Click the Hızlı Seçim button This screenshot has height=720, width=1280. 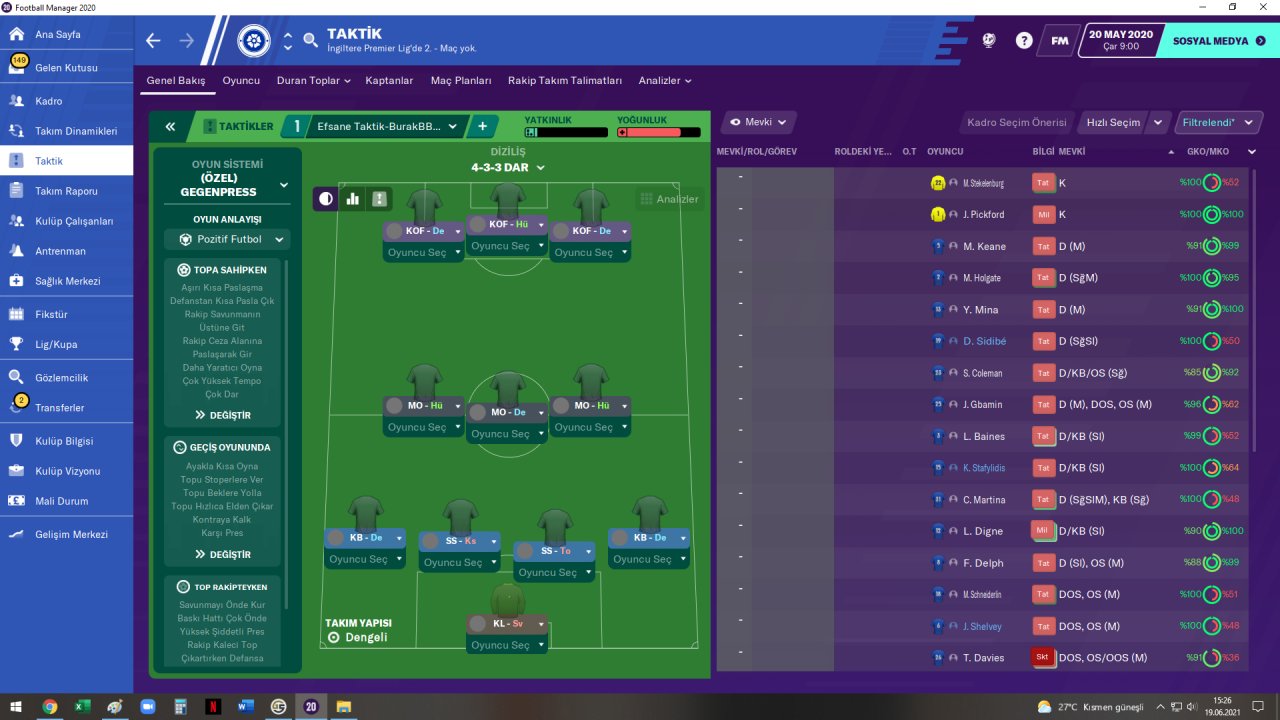coord(1113,123)
